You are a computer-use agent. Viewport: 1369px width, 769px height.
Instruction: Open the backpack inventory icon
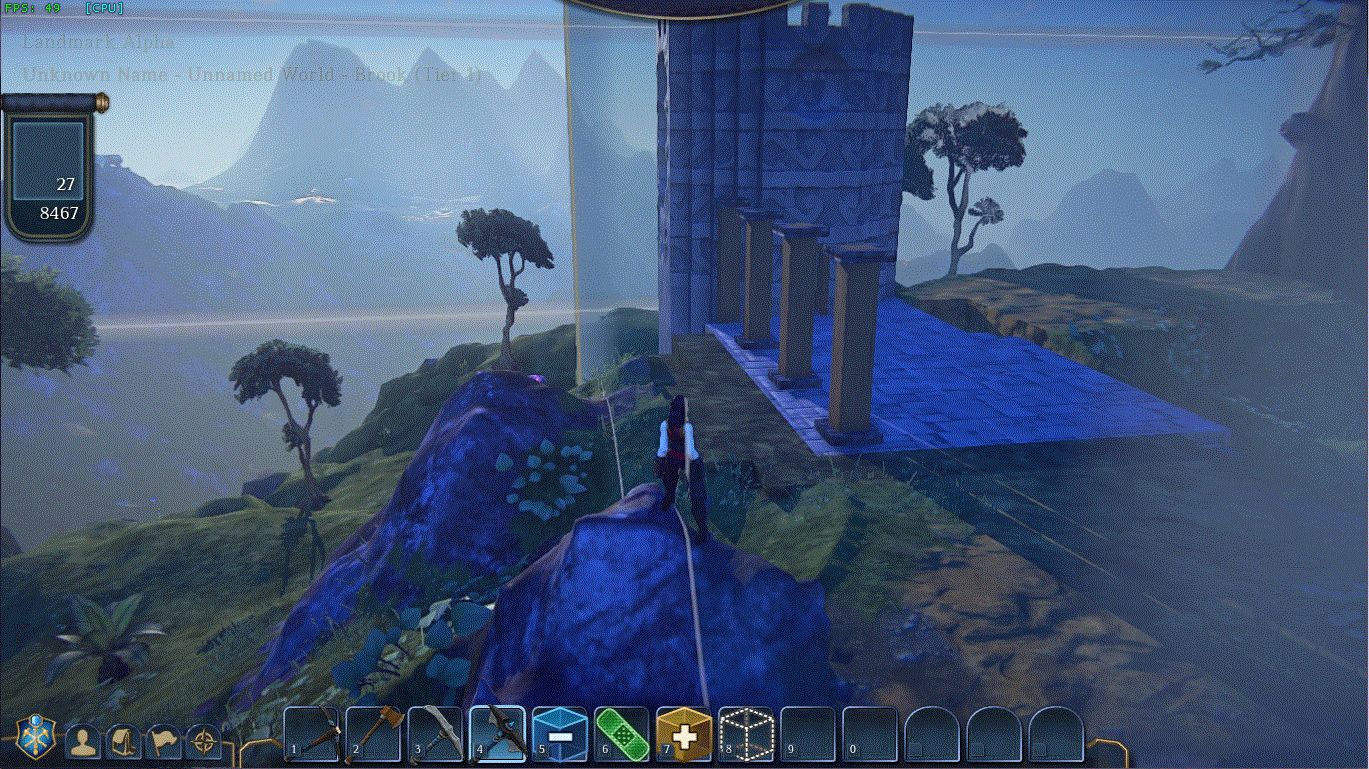(x=124, y=741)
